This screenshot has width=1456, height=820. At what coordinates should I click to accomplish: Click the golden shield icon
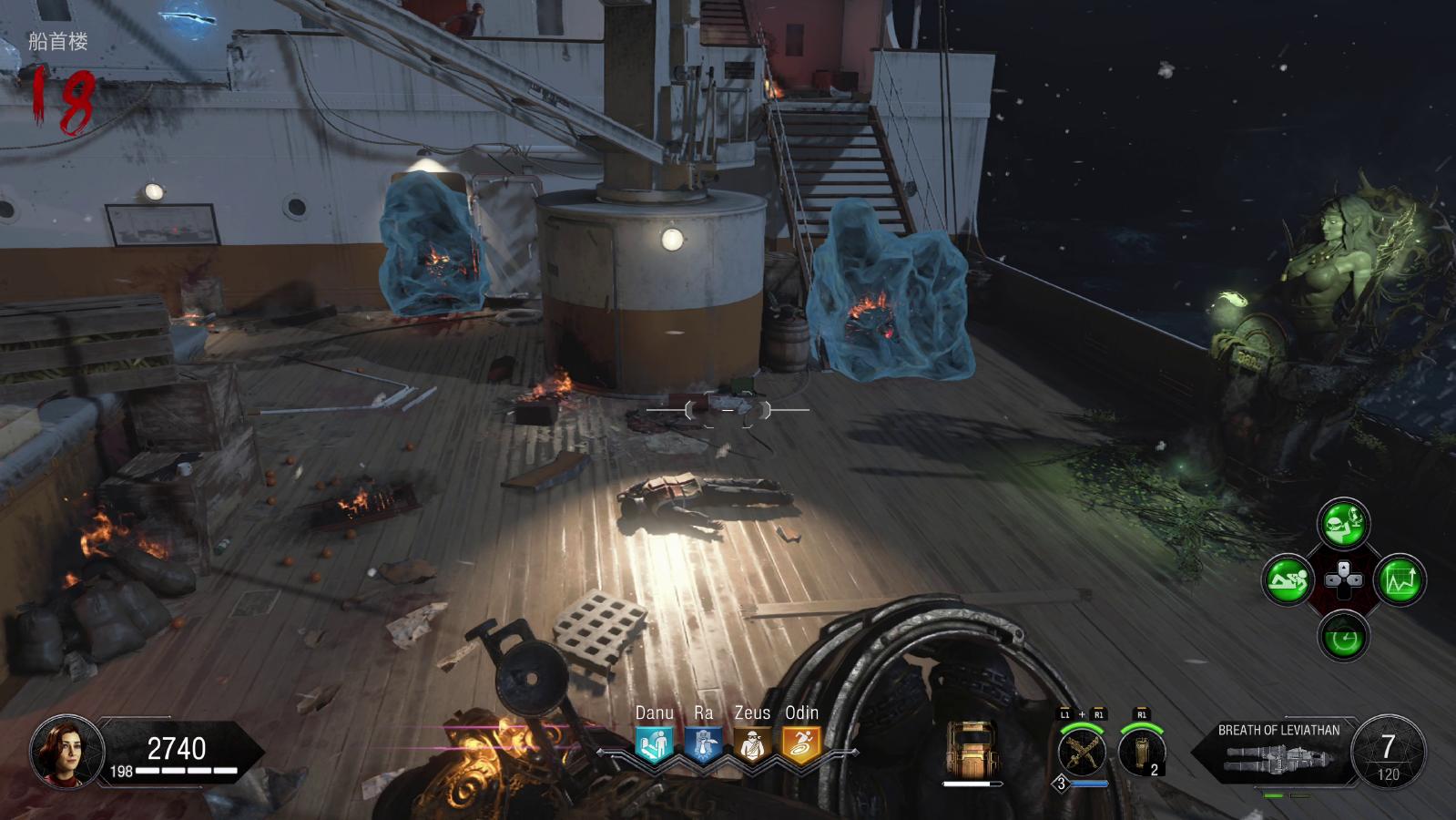pos(971,749)
